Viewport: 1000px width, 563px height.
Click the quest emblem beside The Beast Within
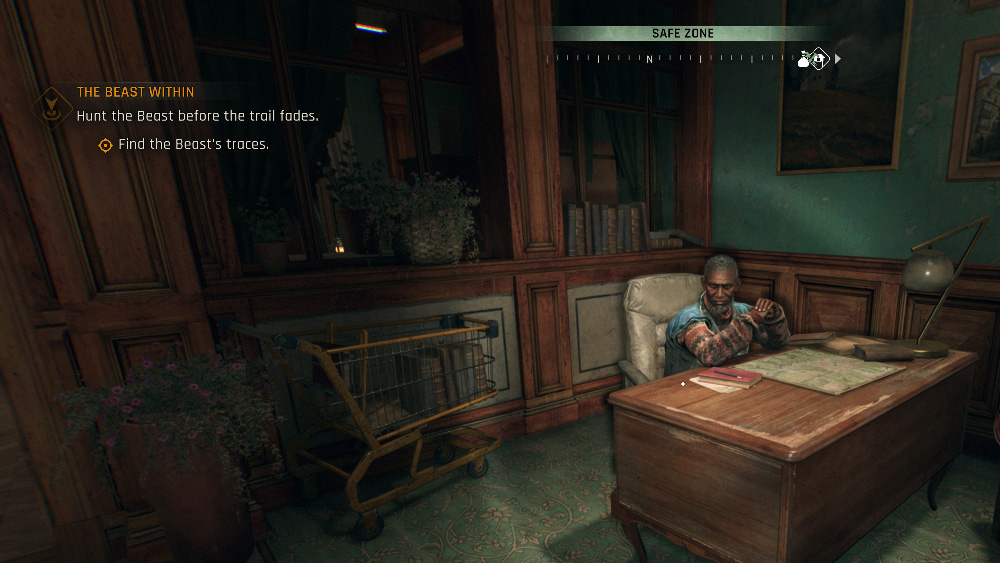coord(50,104)
